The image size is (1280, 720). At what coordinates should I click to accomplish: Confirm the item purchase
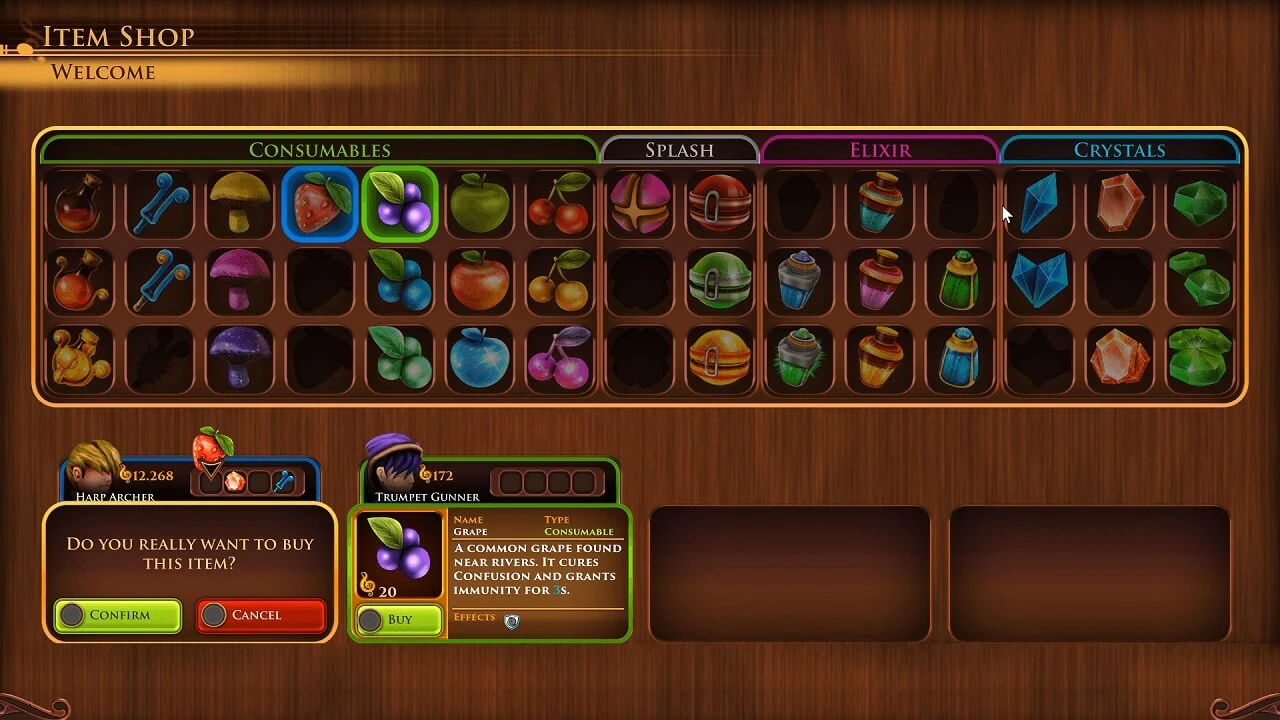[117, 616]
